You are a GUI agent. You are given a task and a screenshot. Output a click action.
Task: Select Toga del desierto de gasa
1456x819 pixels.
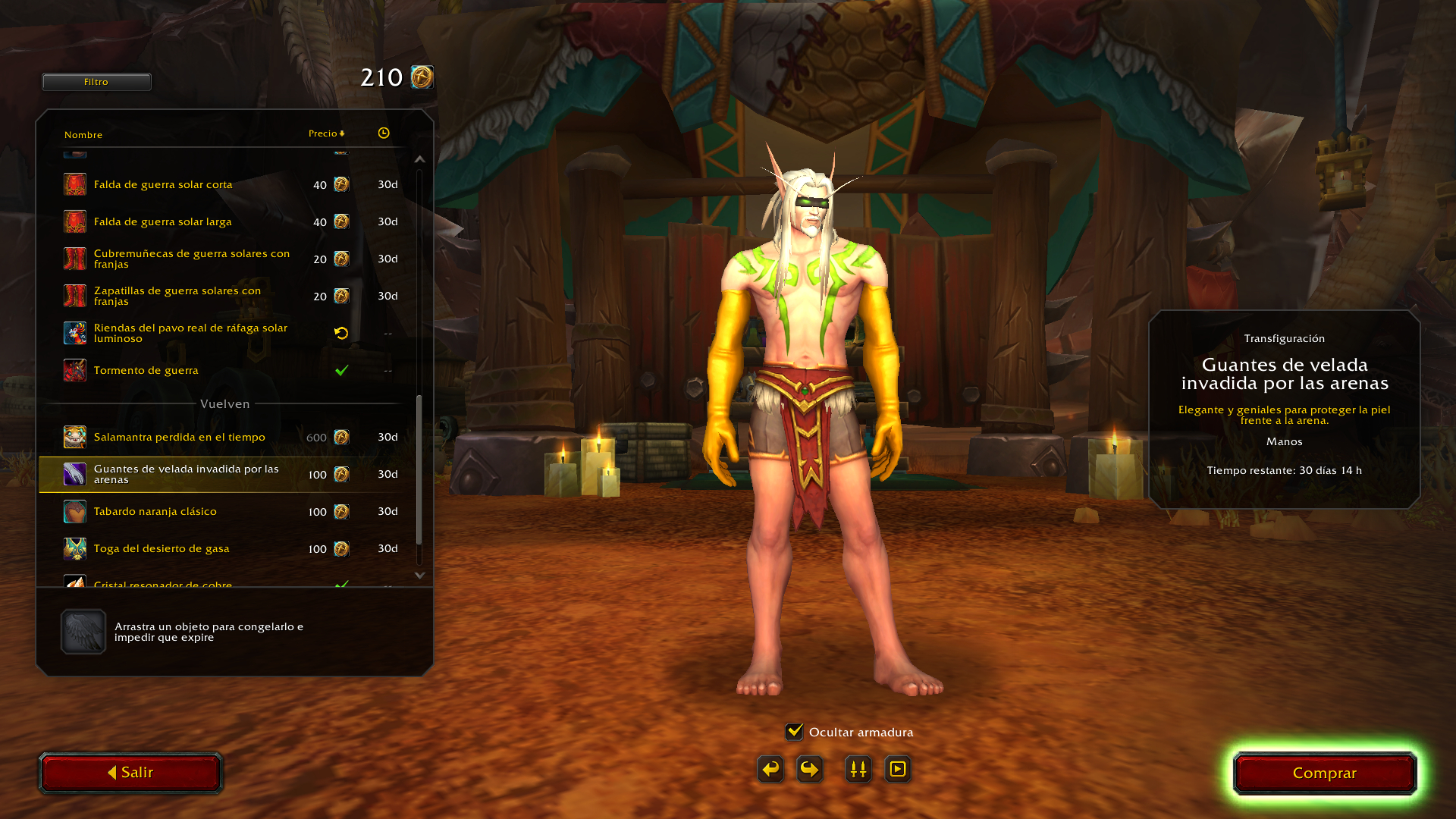(x=162, y=549)
